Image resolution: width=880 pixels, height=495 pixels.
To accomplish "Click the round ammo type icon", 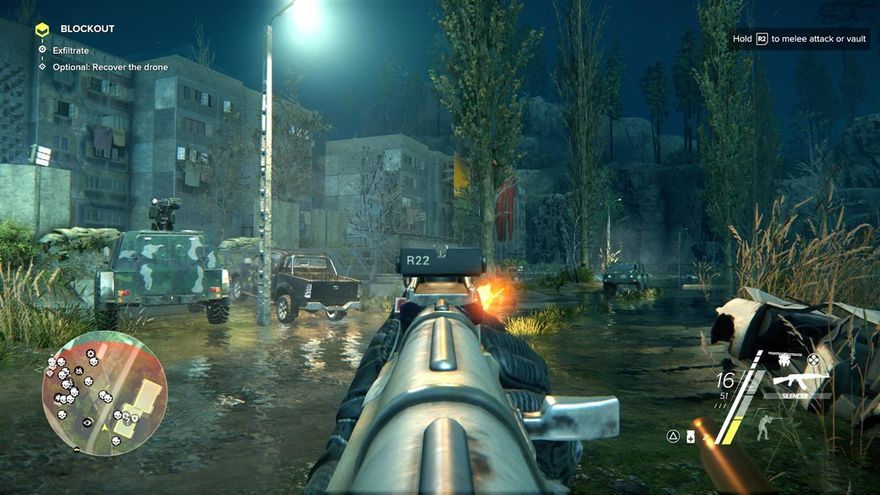I will tap(813, 359).
